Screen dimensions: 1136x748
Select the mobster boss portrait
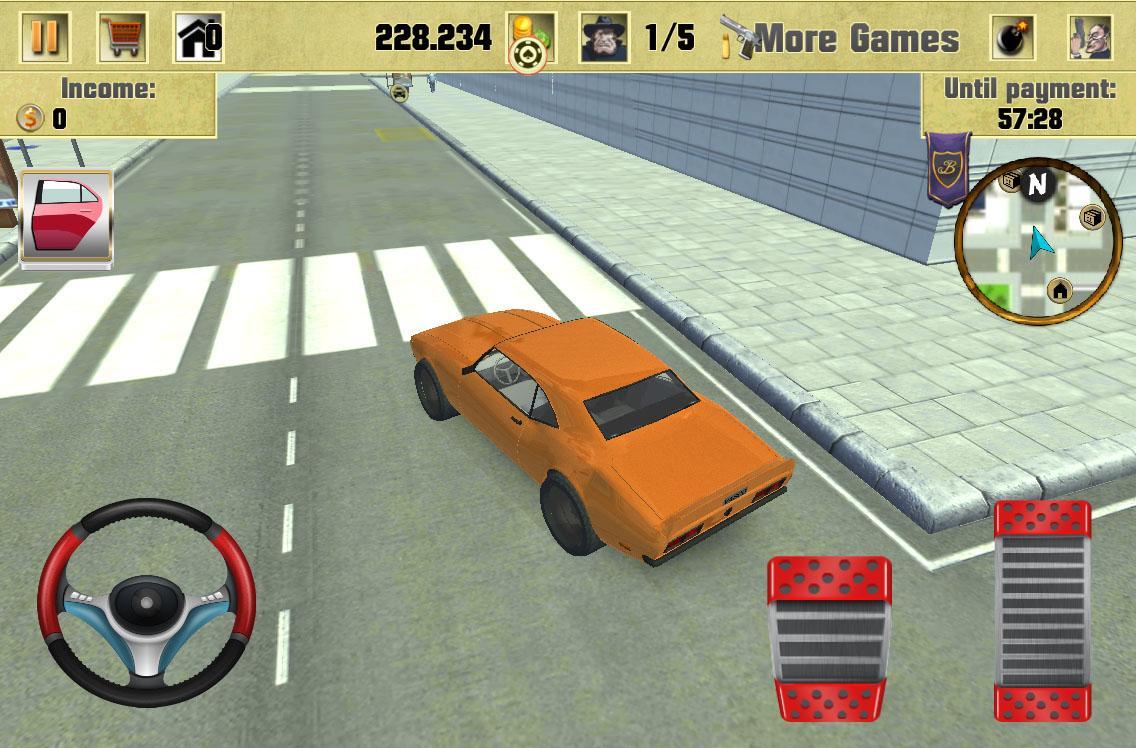[x=605, y=38]
